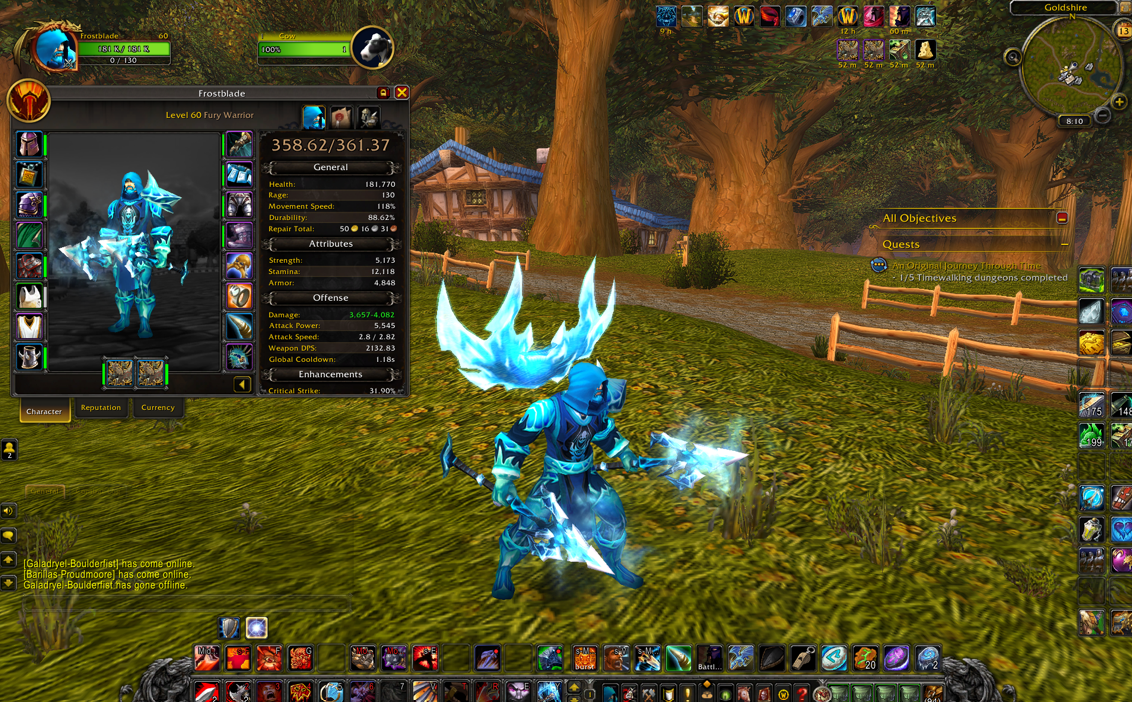Click the Frostblade player portrait

53,47
